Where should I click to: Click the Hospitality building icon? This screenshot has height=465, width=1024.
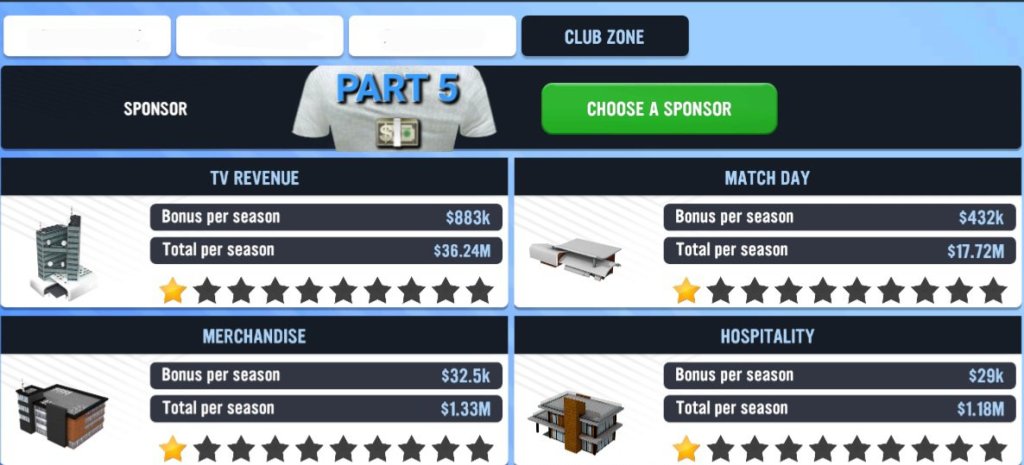point(575,414)
